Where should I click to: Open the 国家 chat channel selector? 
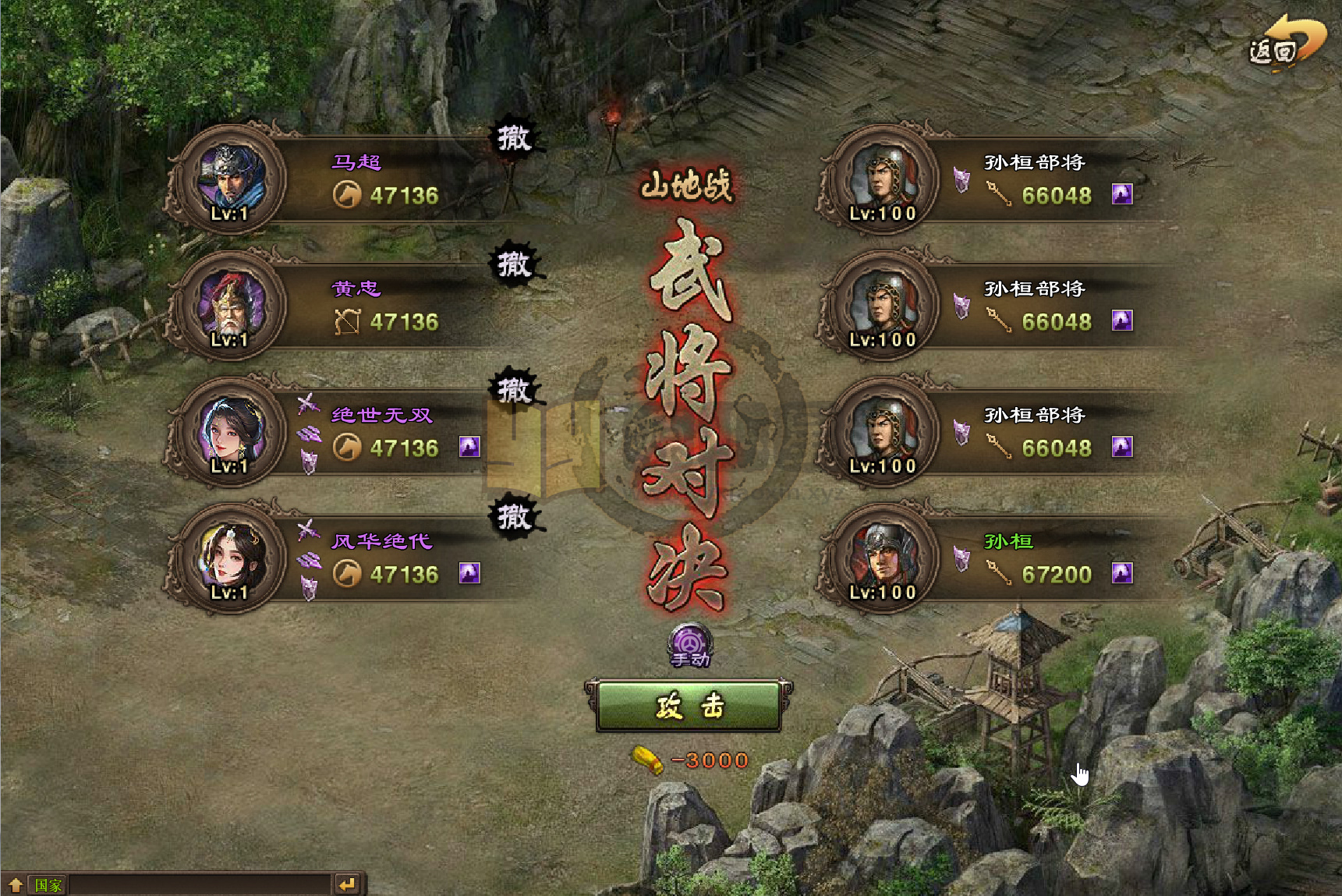coord(48,885)
